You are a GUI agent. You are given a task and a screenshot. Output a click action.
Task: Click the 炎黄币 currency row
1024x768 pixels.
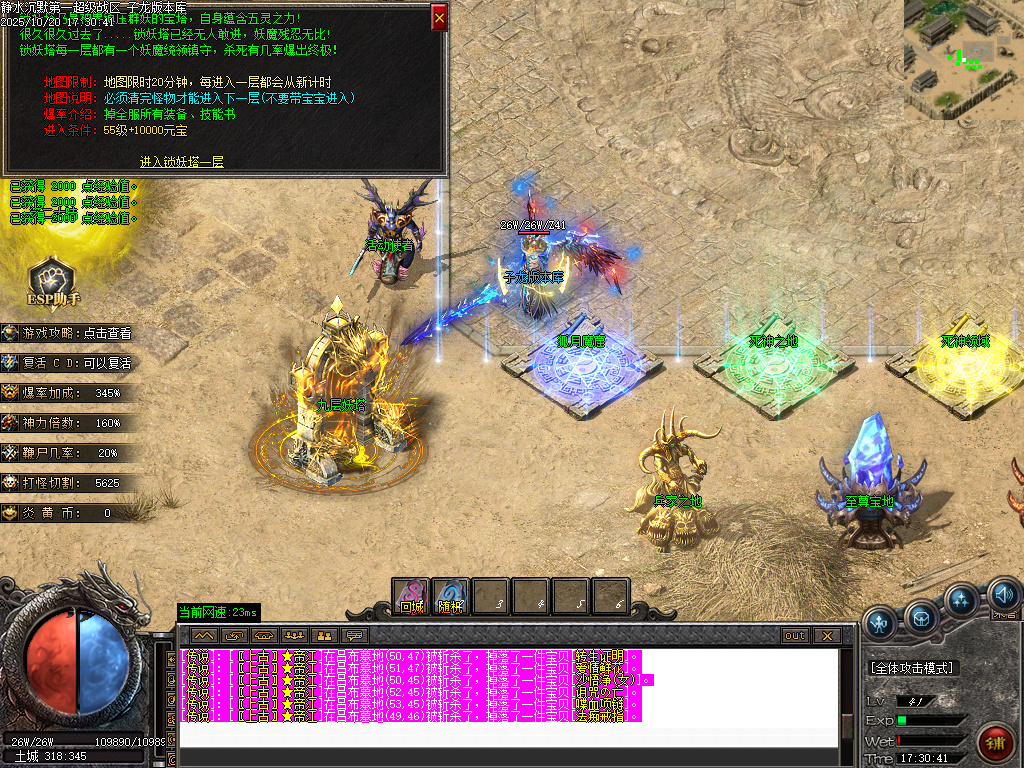click(68, 513)
